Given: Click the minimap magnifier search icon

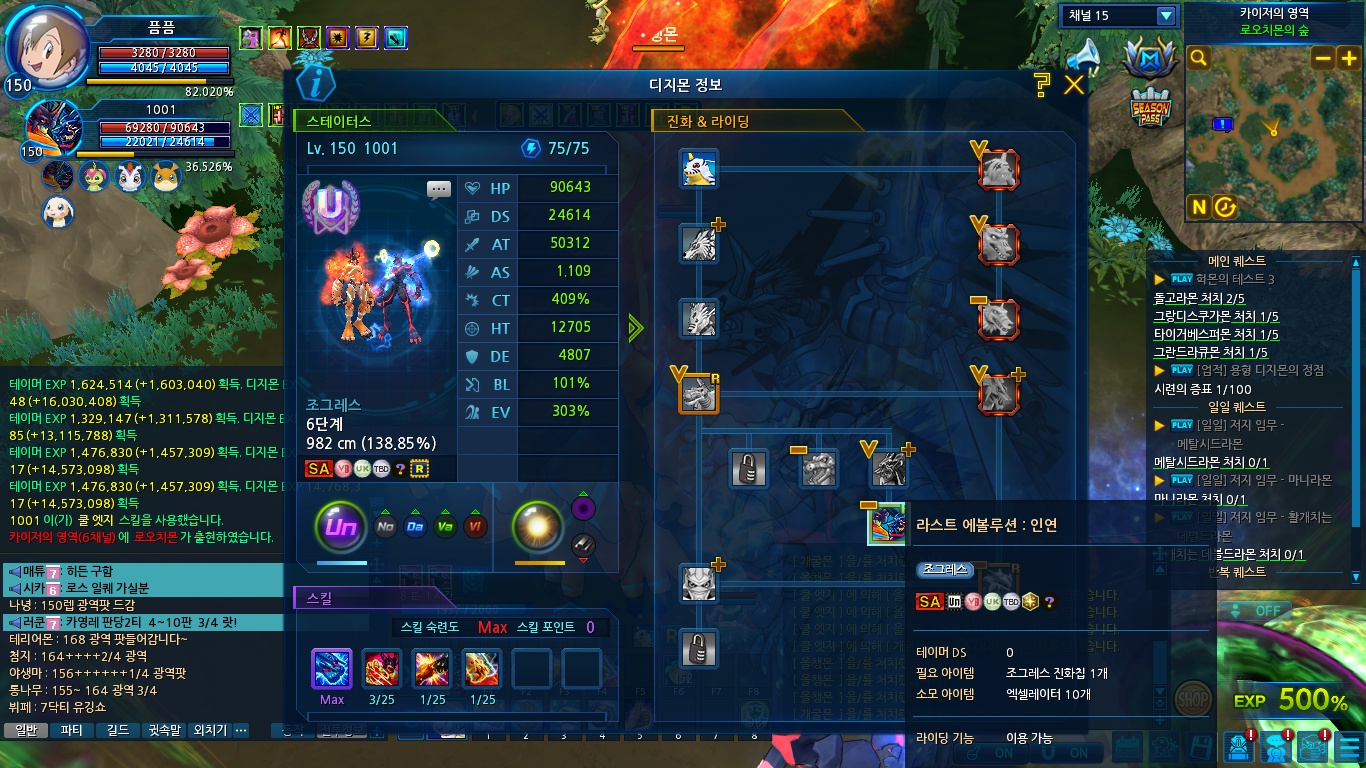Looking at the screenshot, I should point(1199,59).
